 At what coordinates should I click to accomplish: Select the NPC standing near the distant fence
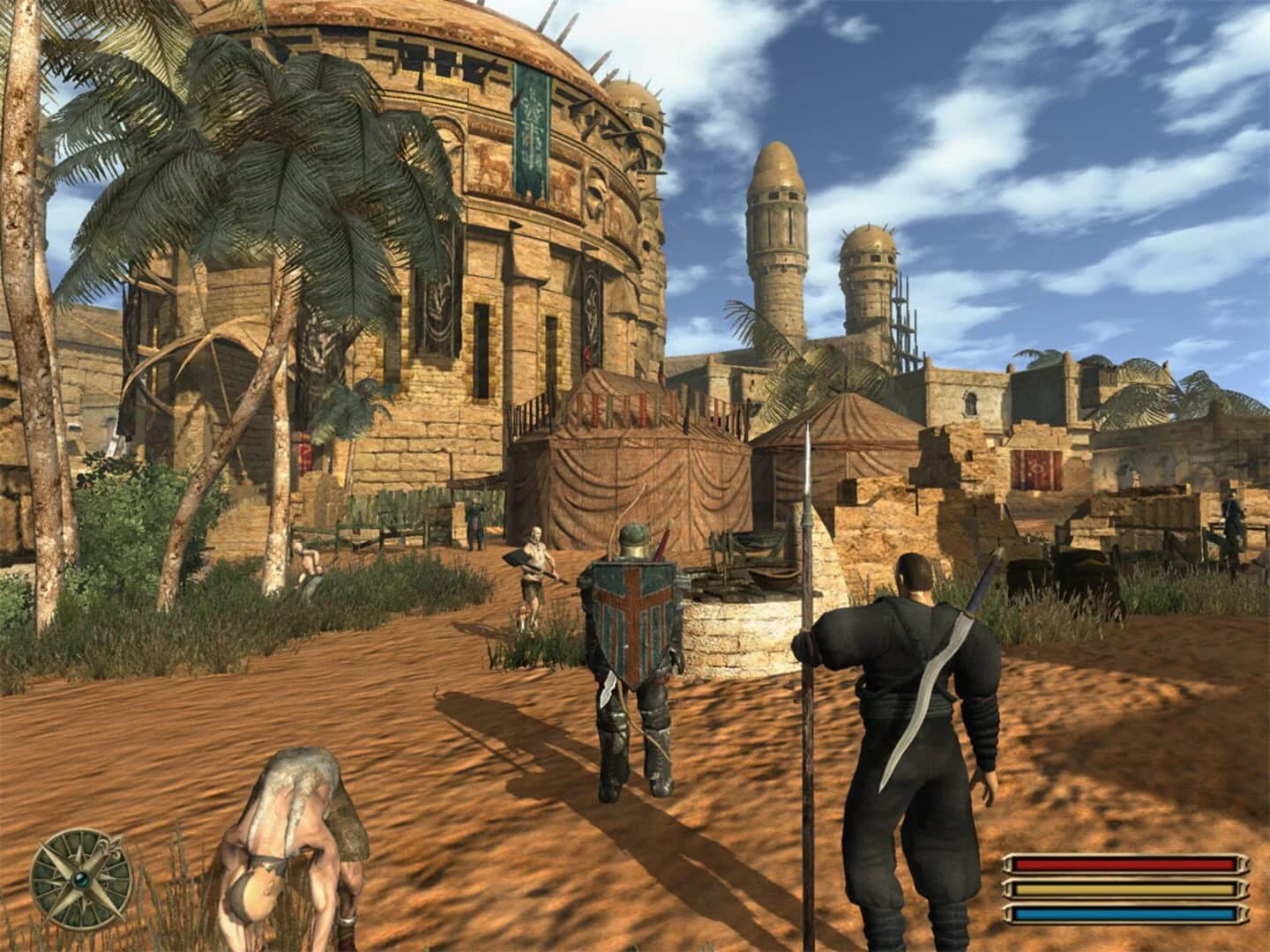coord(474,520)
